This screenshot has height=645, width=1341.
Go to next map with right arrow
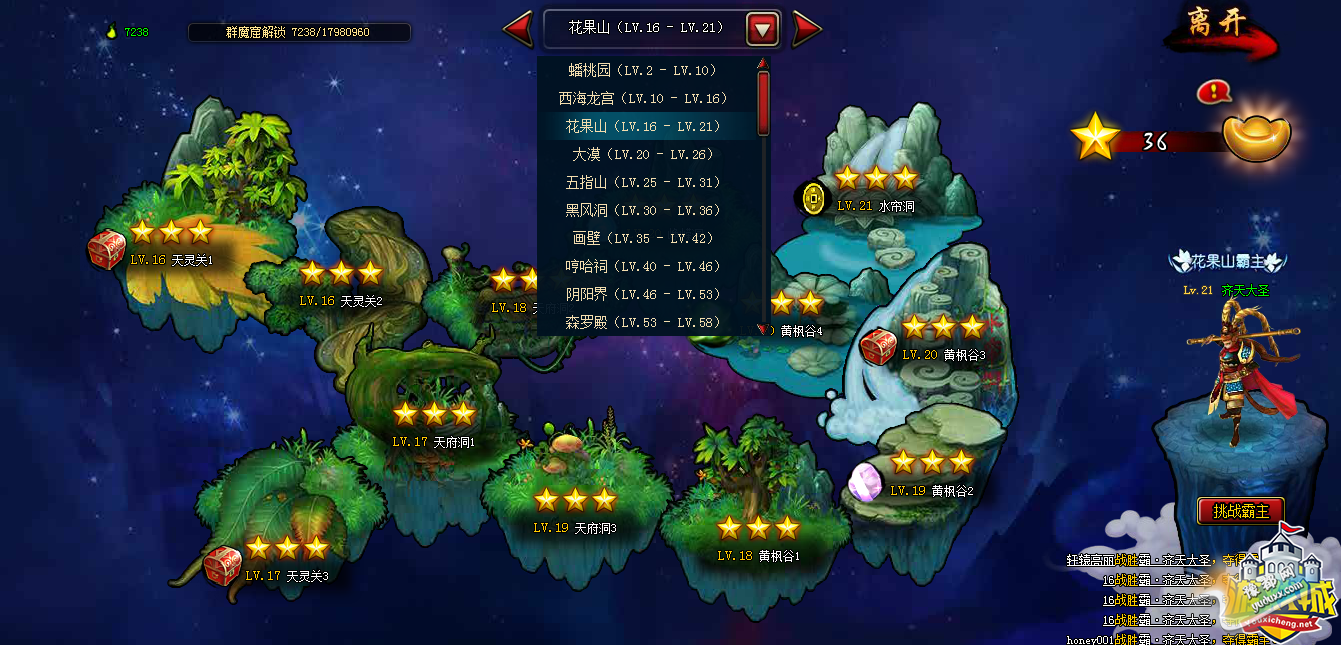coord(805,29)
